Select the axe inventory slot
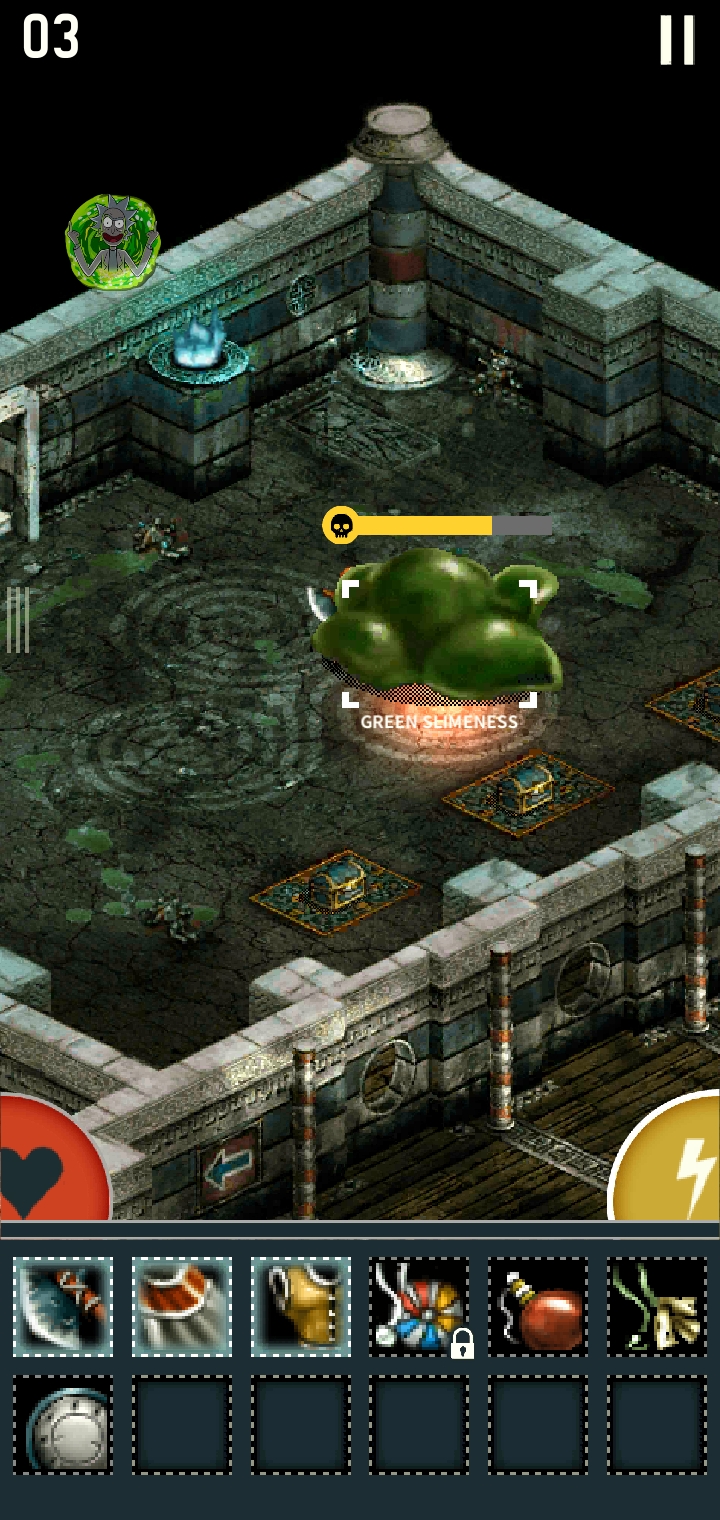Viewport: 720px width, 1520px height. click(63, 1306)
